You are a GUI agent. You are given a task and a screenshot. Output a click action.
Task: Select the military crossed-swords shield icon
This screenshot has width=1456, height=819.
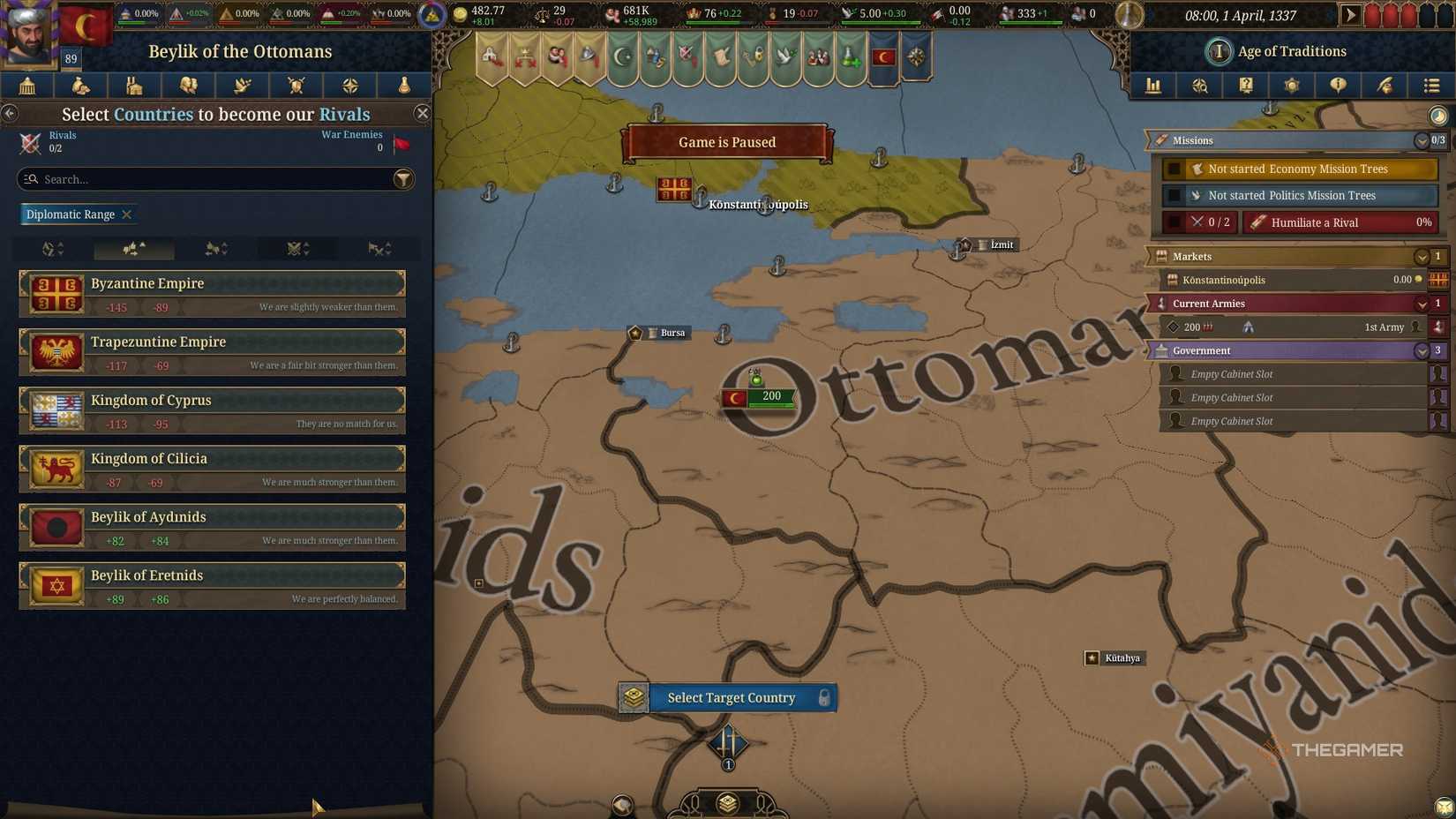point(296,86)
